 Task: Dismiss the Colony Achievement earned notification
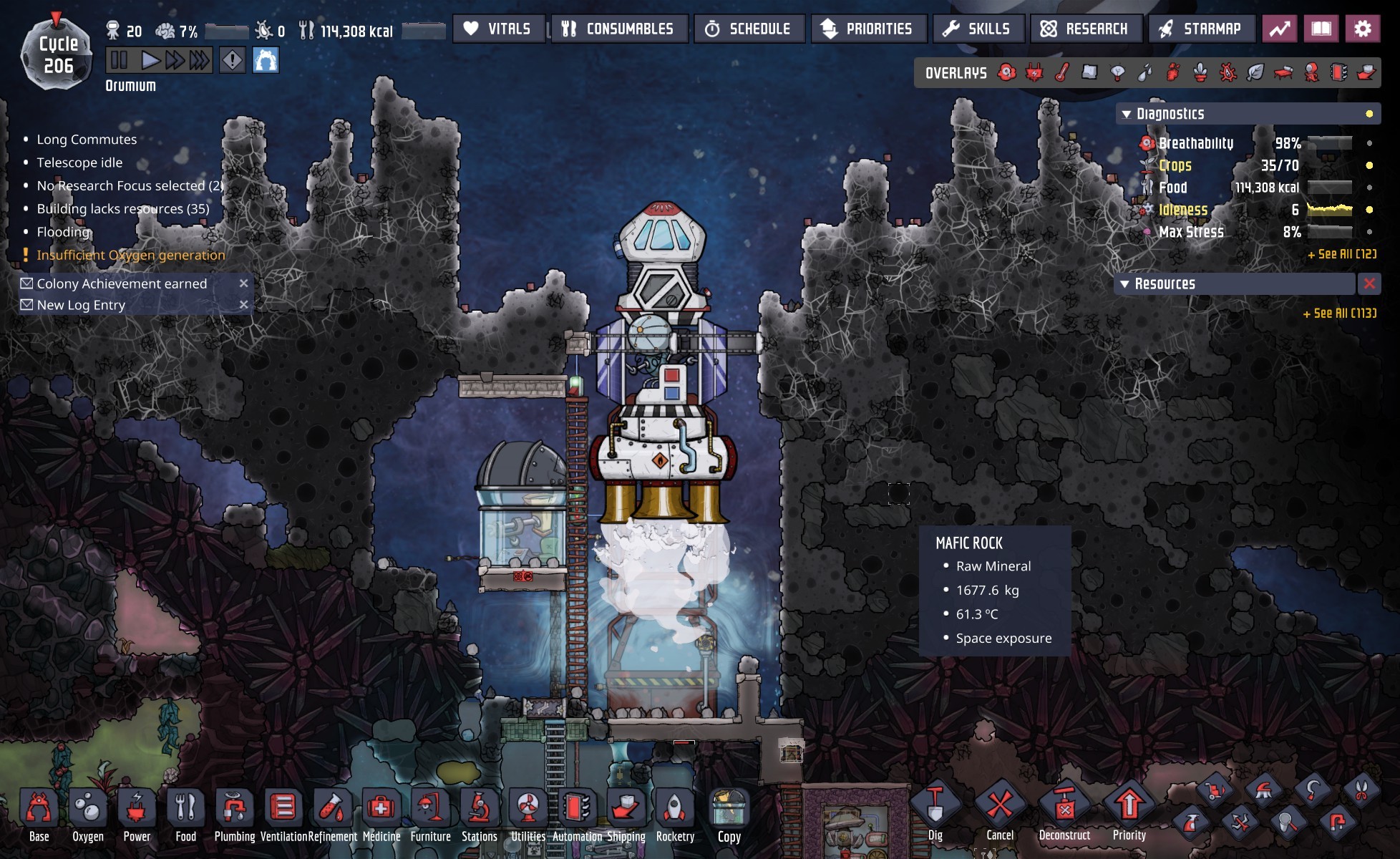243,283
